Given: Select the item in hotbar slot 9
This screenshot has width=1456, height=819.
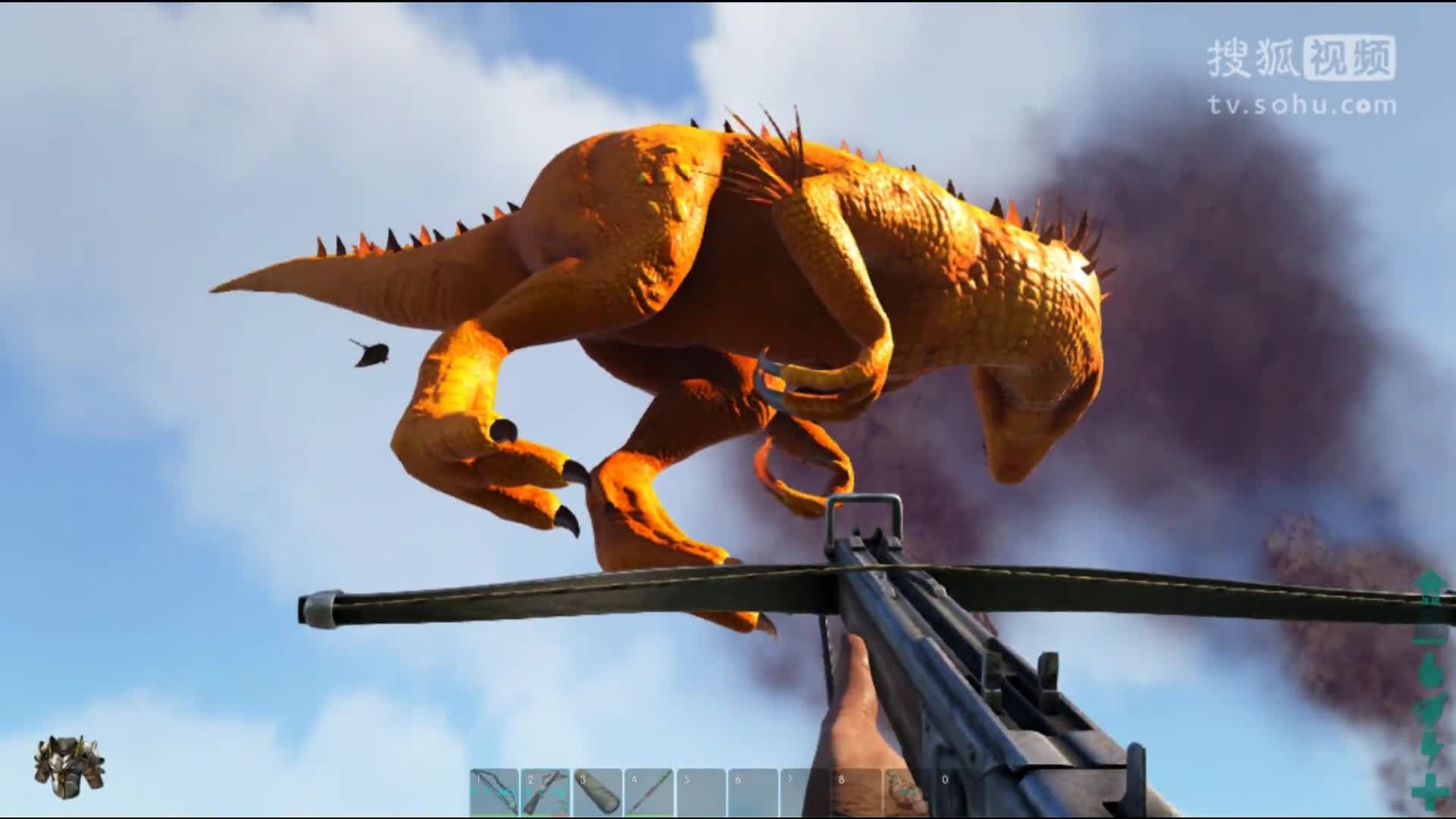Looking at the screenshot, I should 908,792.
